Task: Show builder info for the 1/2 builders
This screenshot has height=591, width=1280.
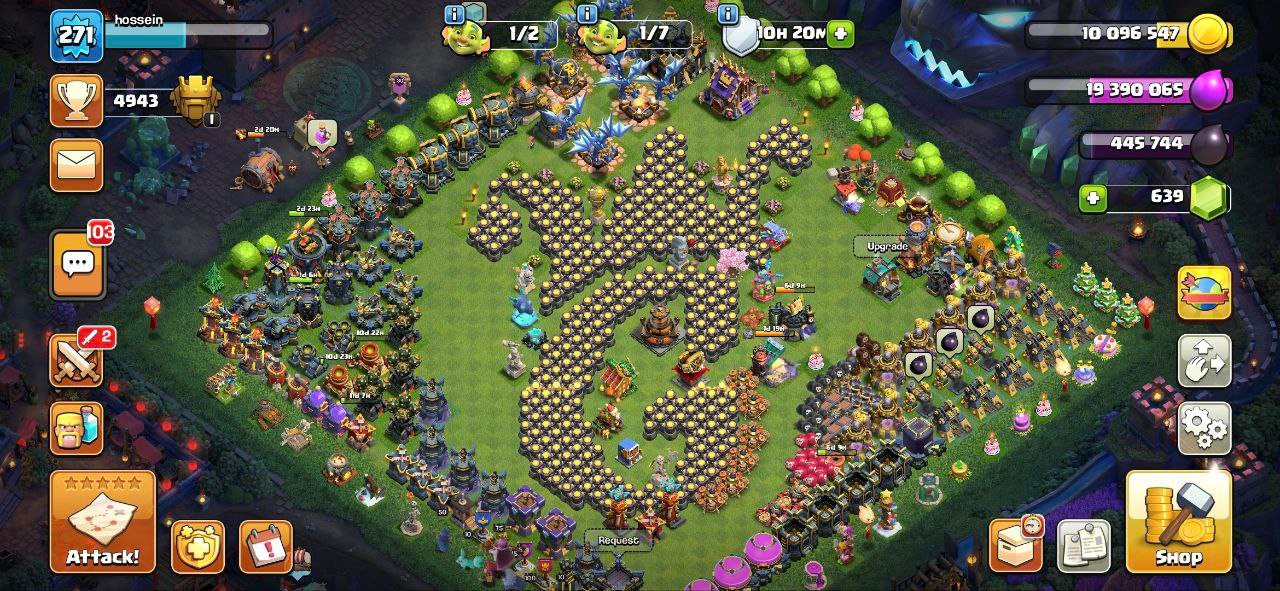Action: click(x=454, y=14)
